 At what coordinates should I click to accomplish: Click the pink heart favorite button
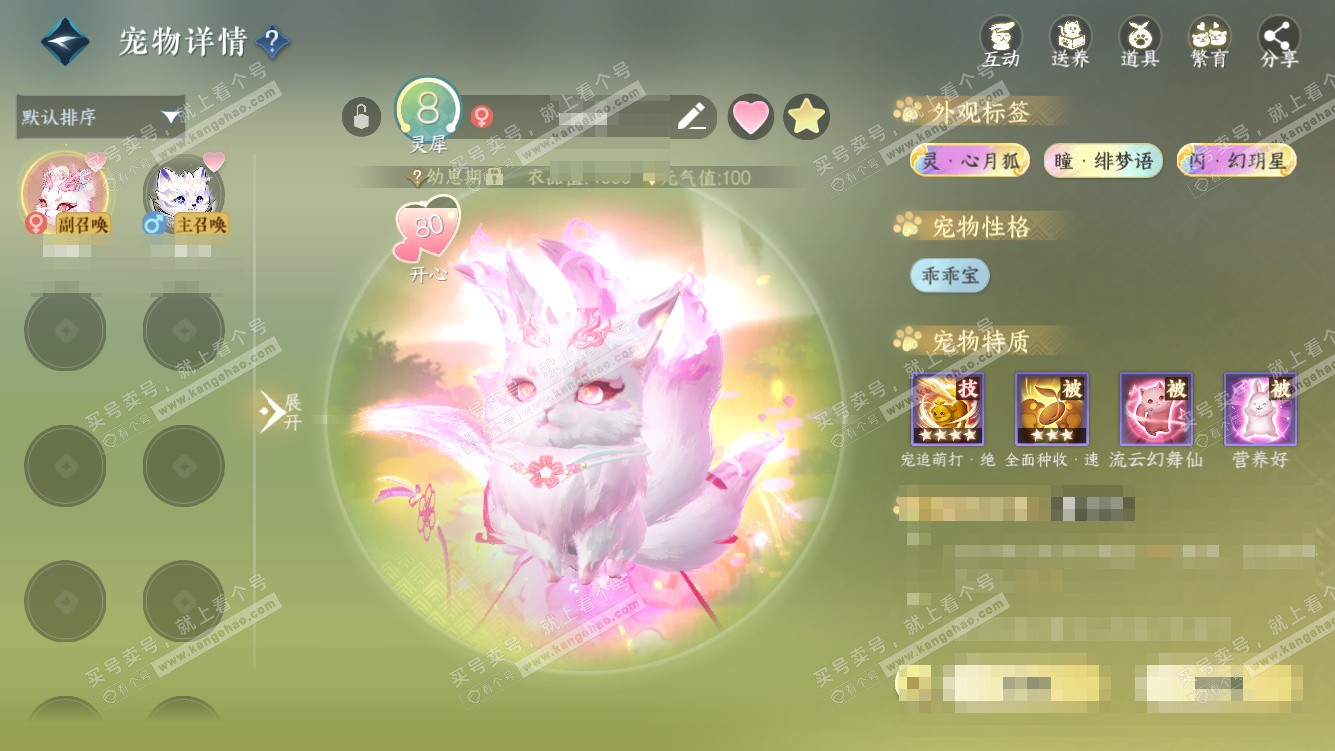[751, 117]
